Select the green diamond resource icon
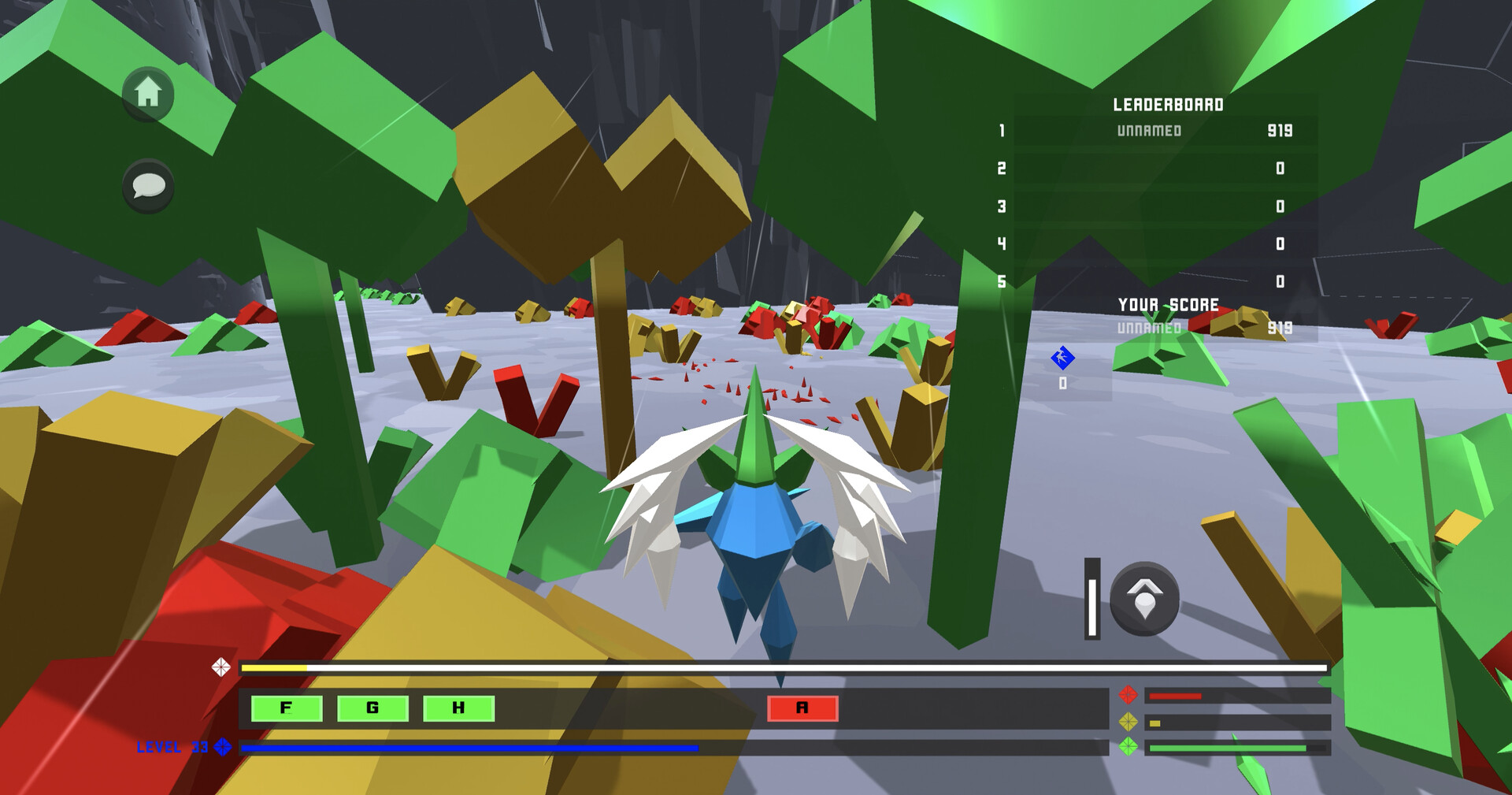The height and width of the screenshot is (795, 1512). pos(1128,746)
